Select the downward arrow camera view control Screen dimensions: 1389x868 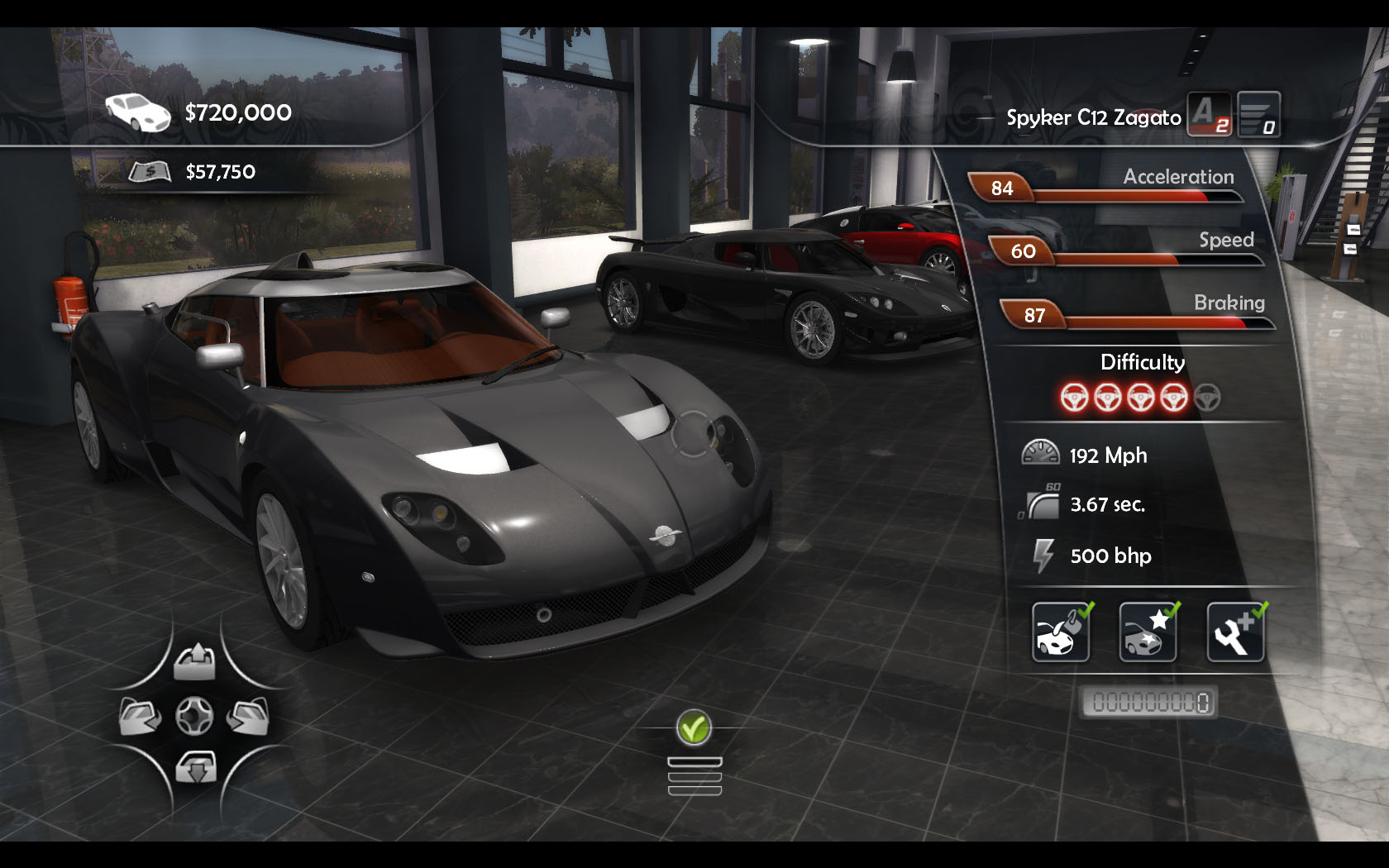tap(196, 768)
